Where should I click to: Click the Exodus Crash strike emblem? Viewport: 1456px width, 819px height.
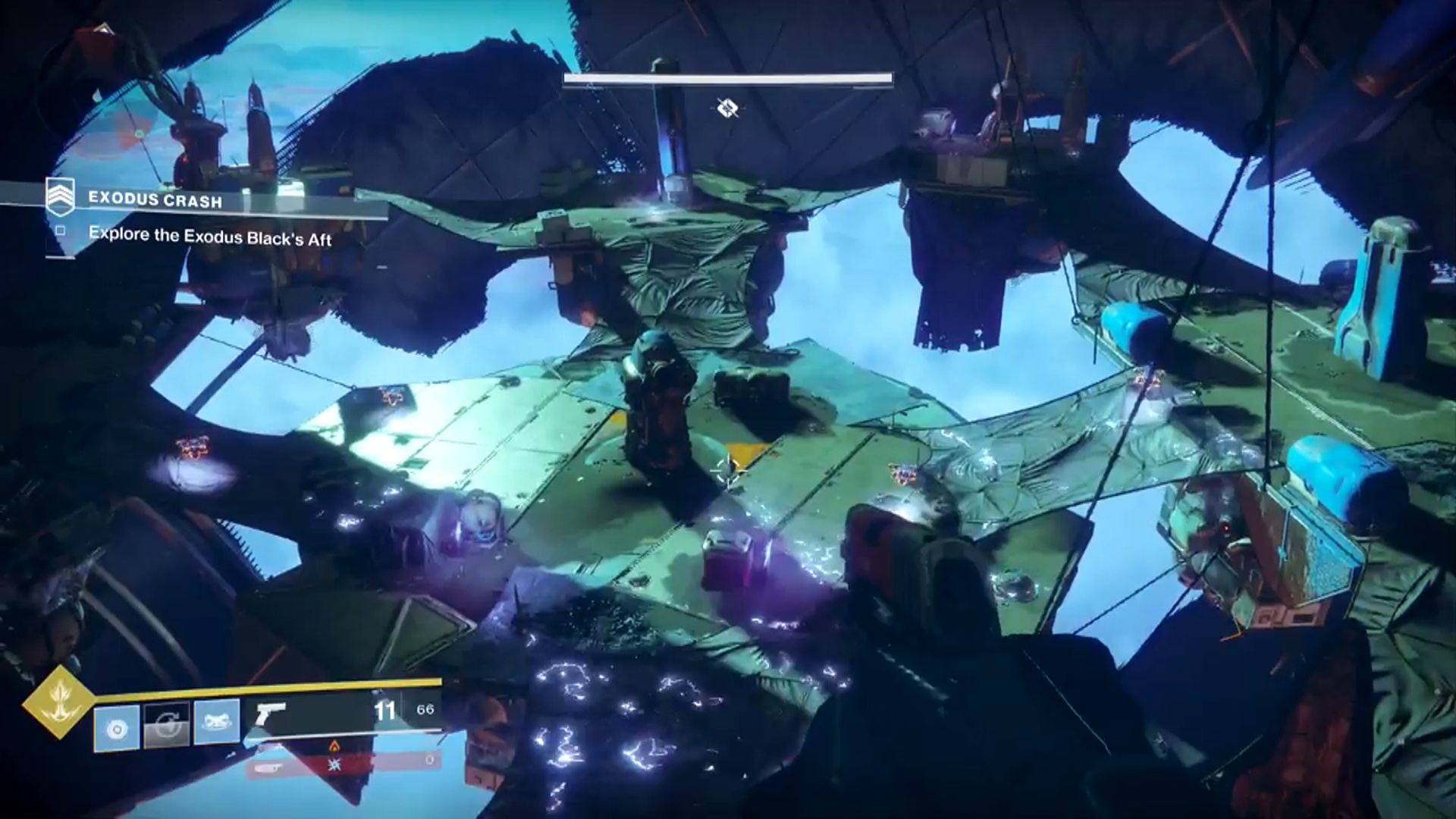60,197
